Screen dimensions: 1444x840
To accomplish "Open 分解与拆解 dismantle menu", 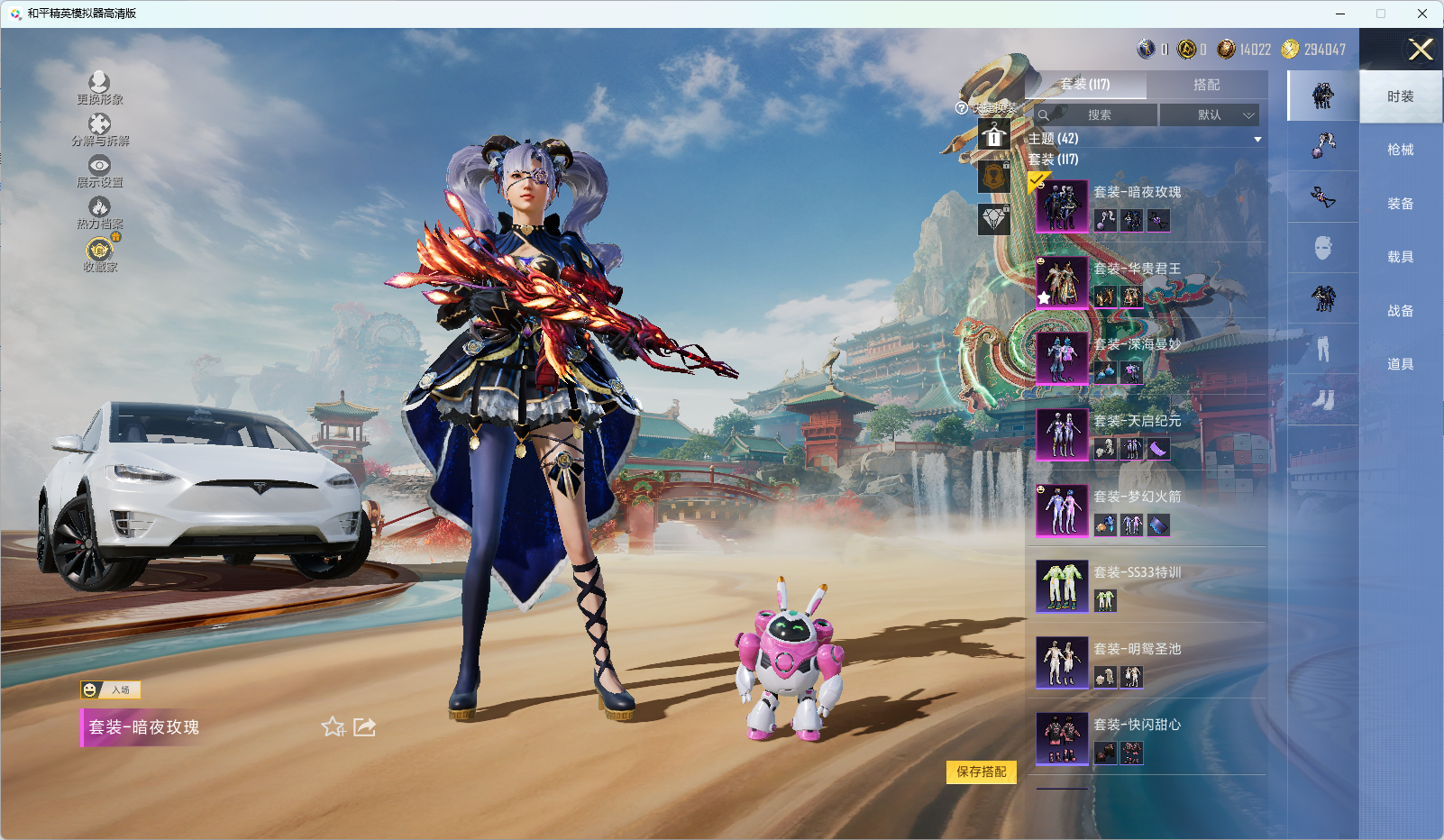I will (99, 129).
